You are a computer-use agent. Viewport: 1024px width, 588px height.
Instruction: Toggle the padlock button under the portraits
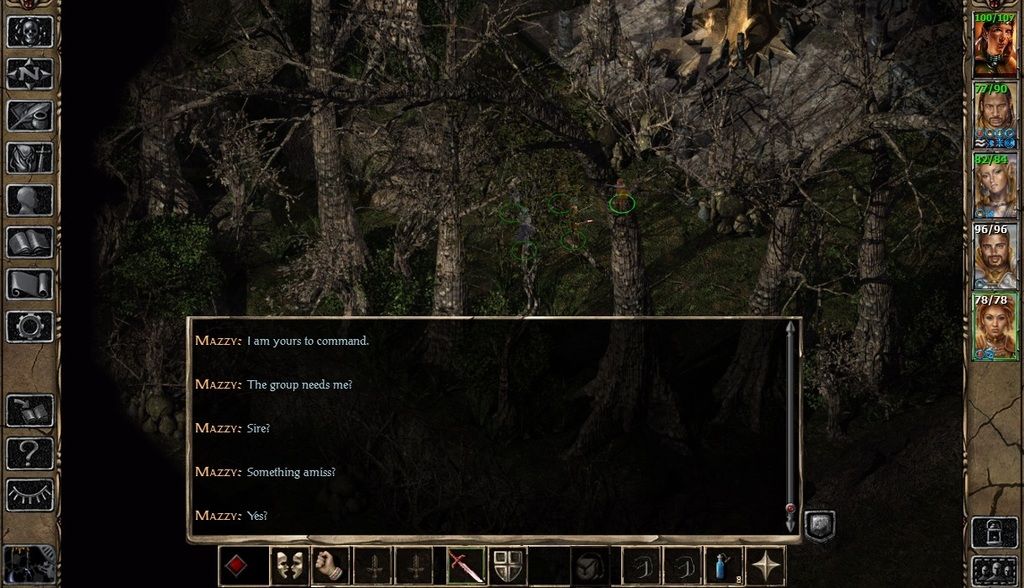pyautogui.click(x=994, y=532)
